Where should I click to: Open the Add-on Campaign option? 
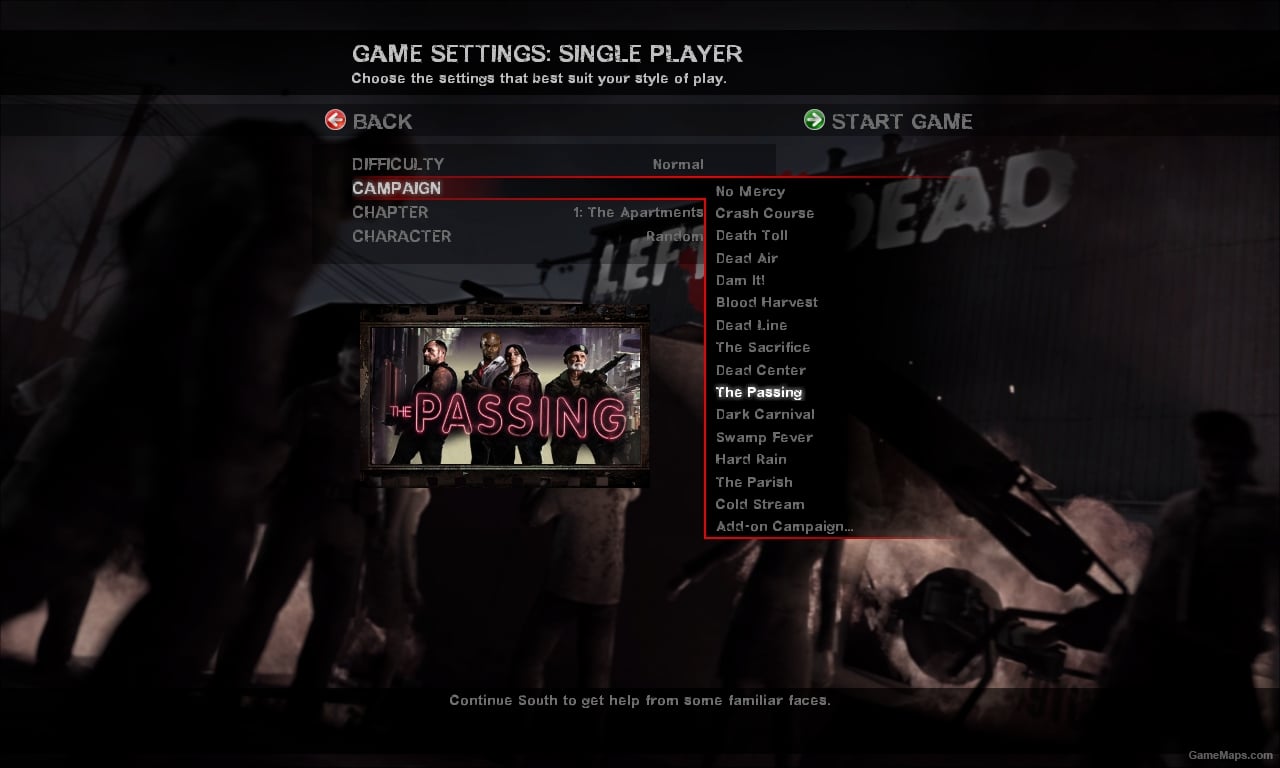tap(783, 526)
